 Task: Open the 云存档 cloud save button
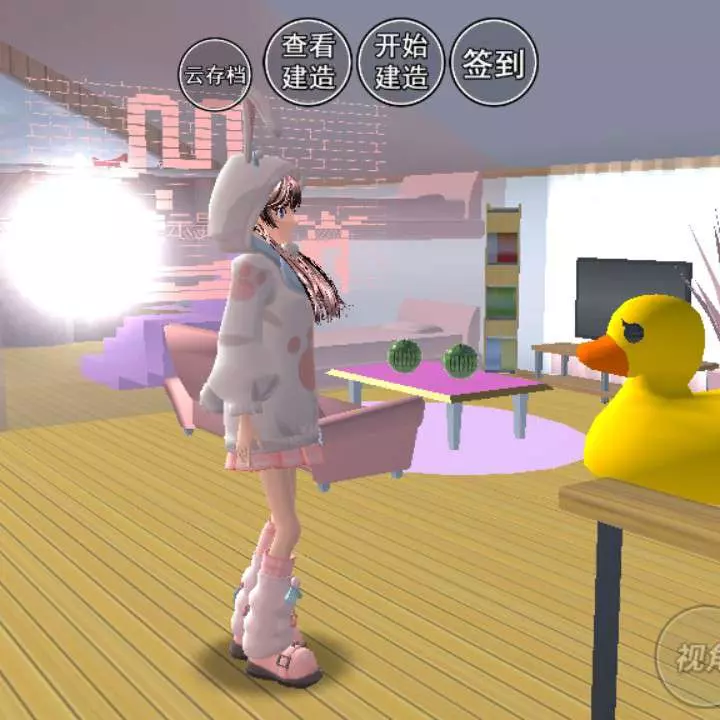click(215, 73)
